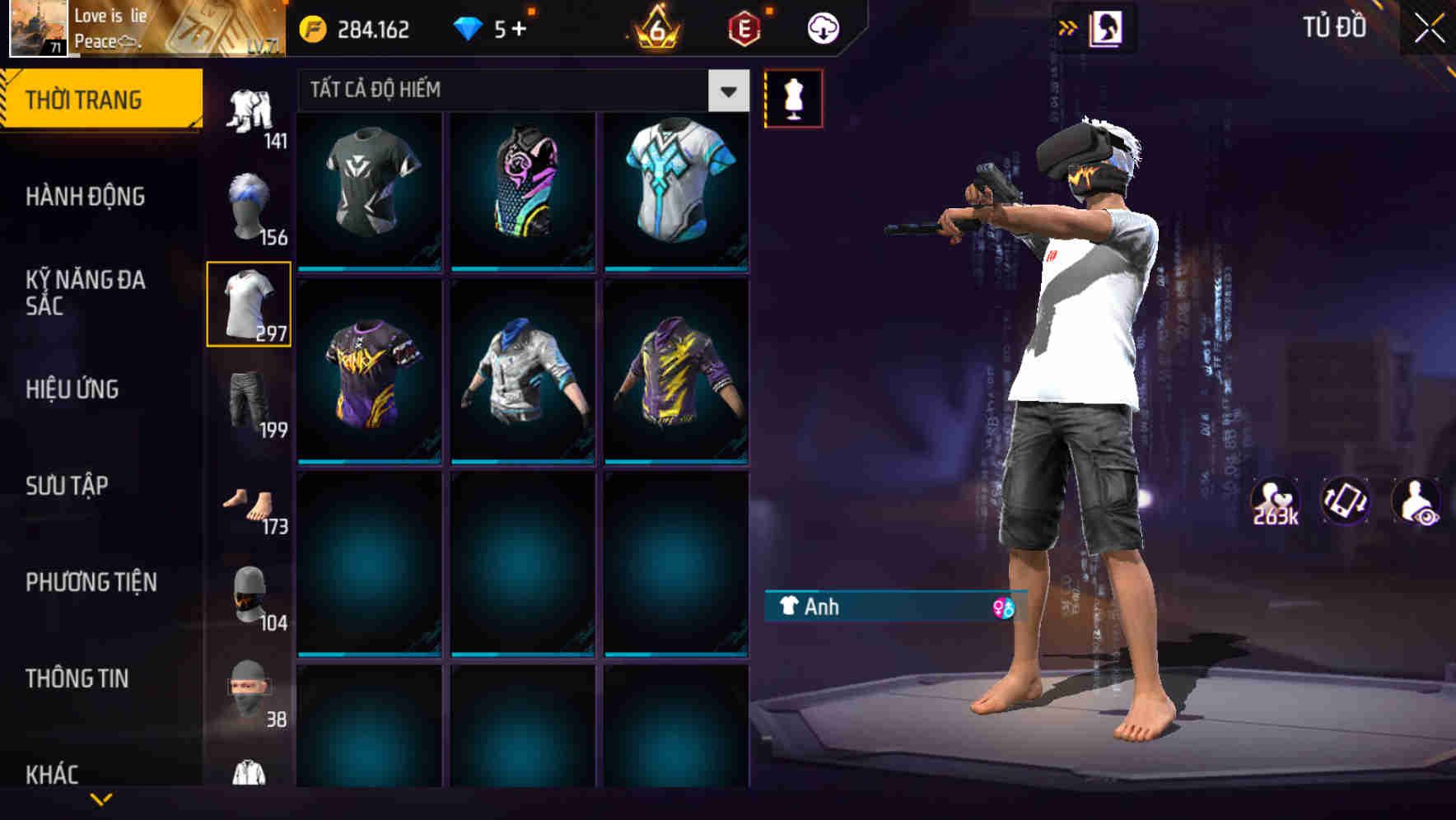Toggle the gender switch next to Anh
The width and height of the screenshot is (1456, 820).
click(1006, 608)
